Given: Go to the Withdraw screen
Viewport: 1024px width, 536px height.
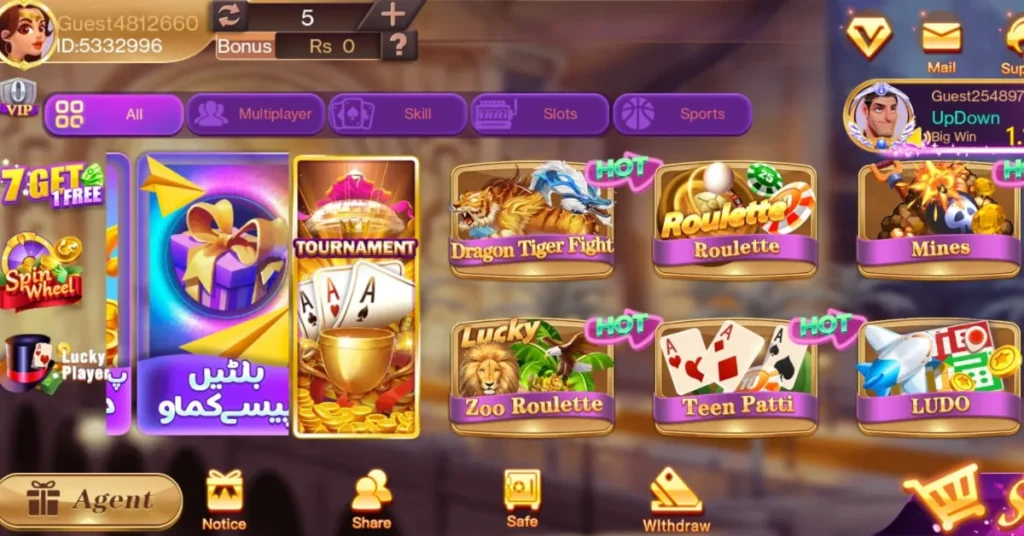Looking at the screenshot, I should coord(676,499).
